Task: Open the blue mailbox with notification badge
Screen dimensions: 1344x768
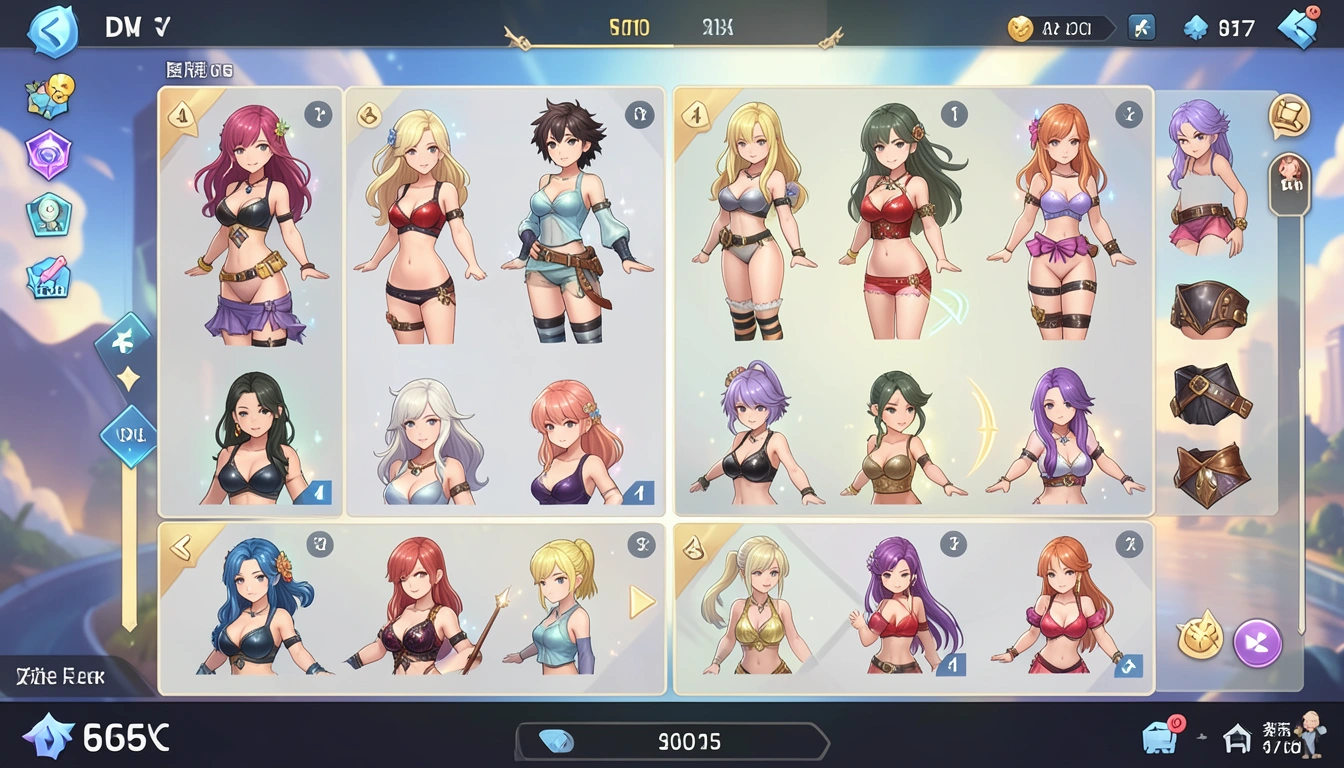Action: click(1163, 737)
